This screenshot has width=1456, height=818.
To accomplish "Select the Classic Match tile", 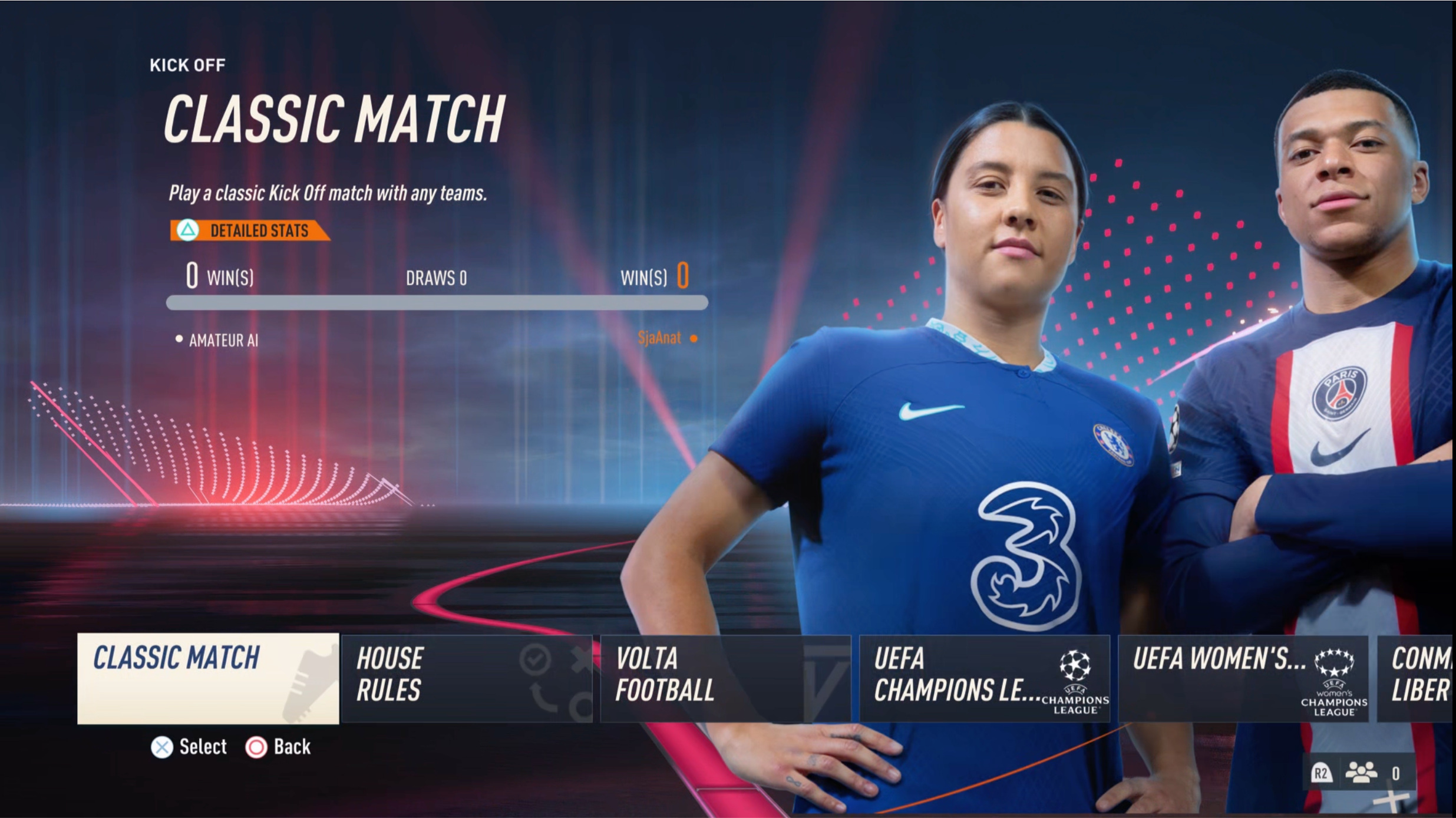I will (x=207, y=678).
